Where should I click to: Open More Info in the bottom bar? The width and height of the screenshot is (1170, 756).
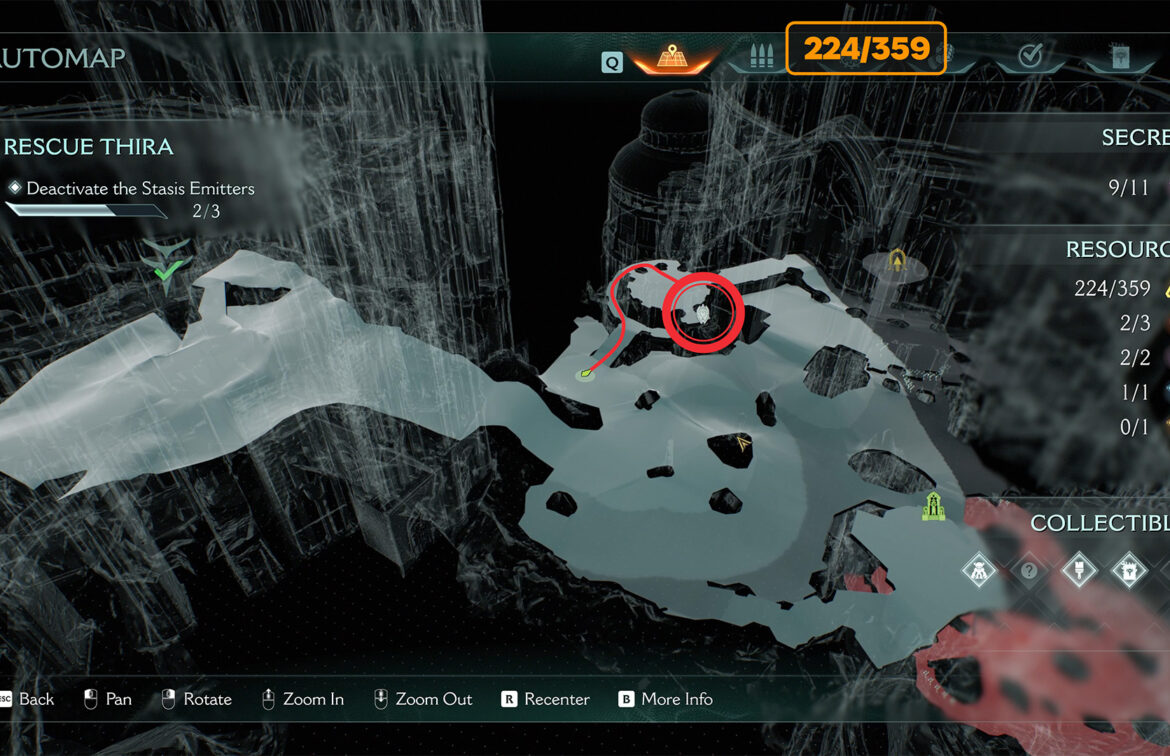(x=676, y=699)
